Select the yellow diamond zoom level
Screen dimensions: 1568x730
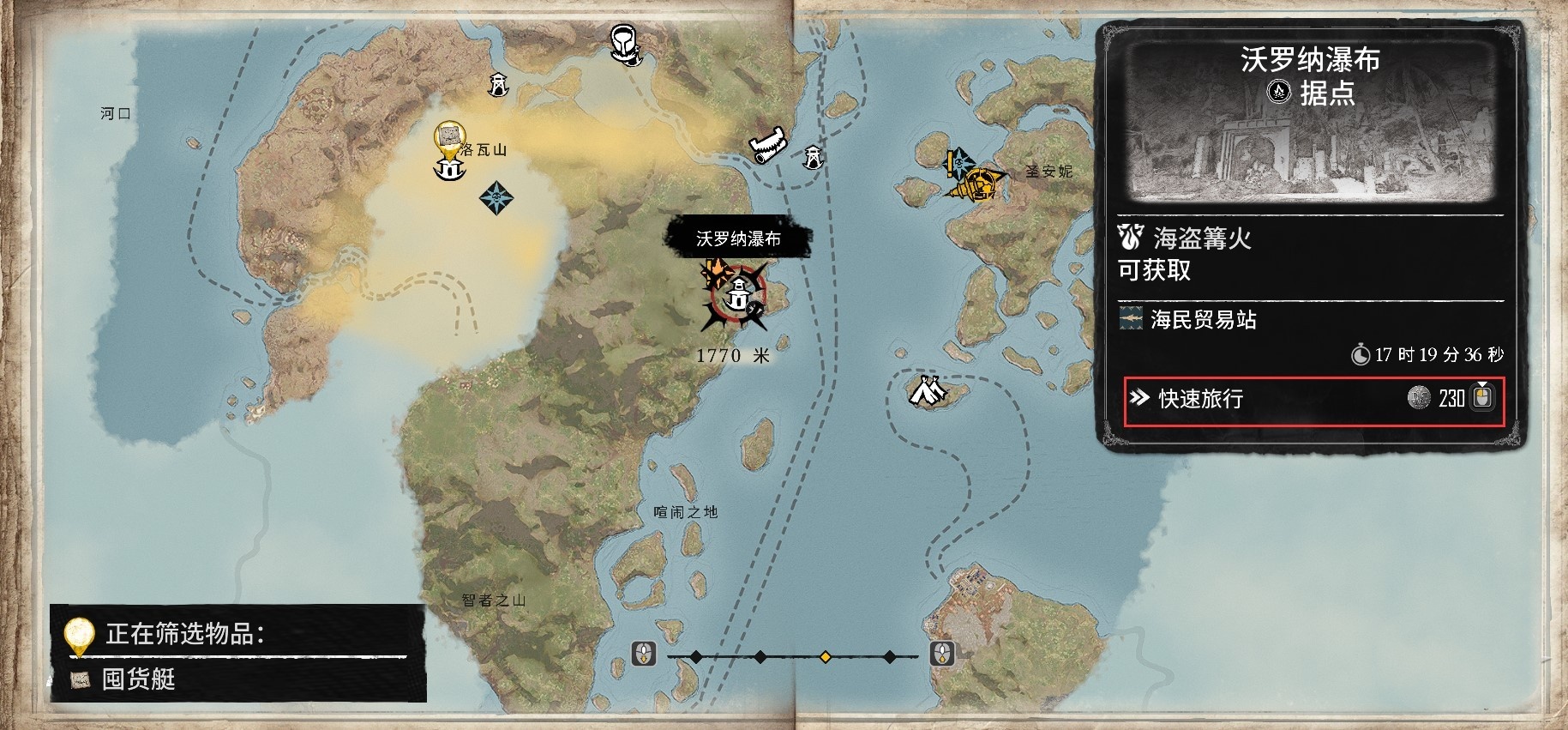(x=825, y=657)
